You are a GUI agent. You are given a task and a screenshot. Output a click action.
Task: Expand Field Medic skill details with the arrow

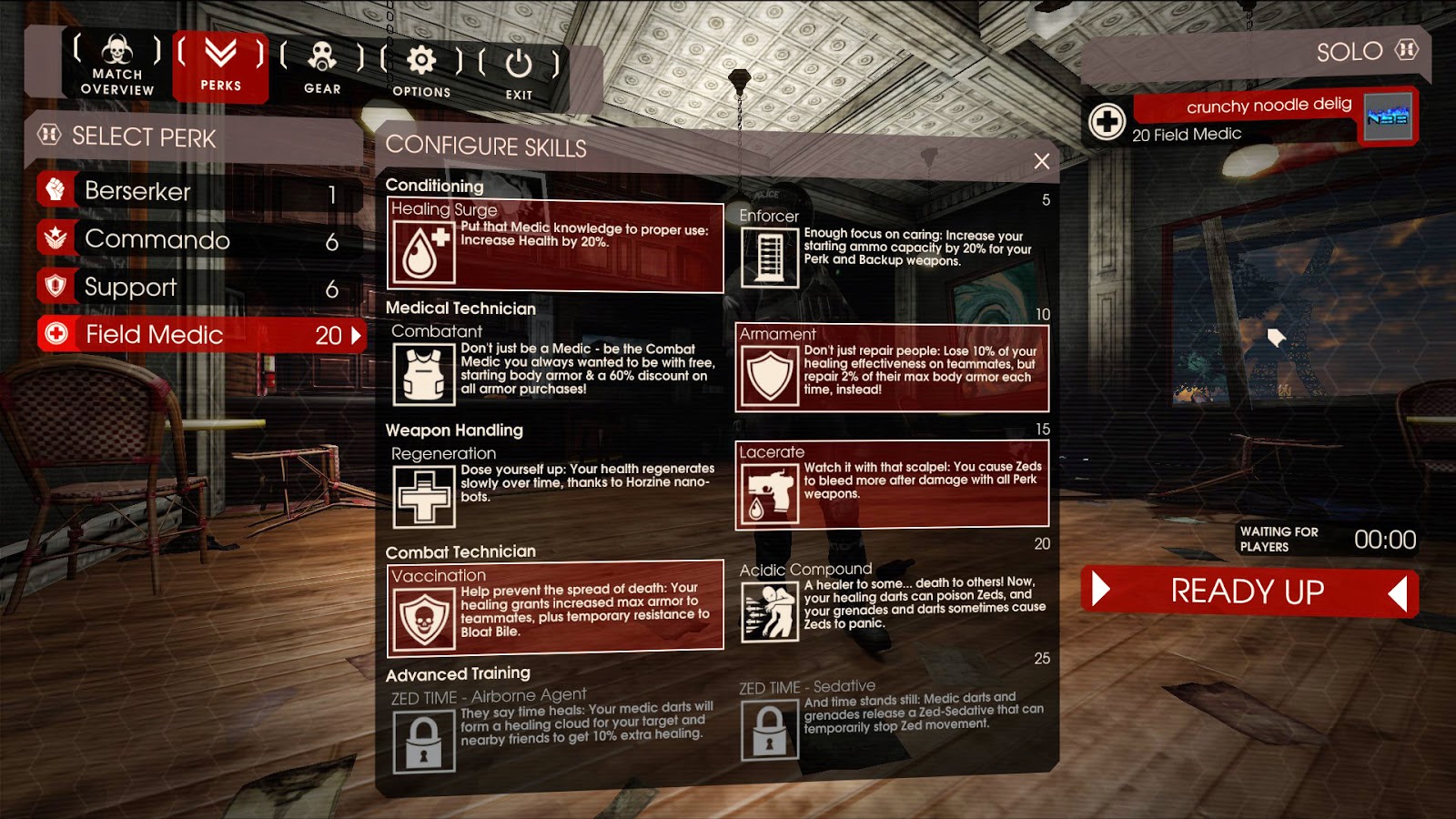point(356,335)
